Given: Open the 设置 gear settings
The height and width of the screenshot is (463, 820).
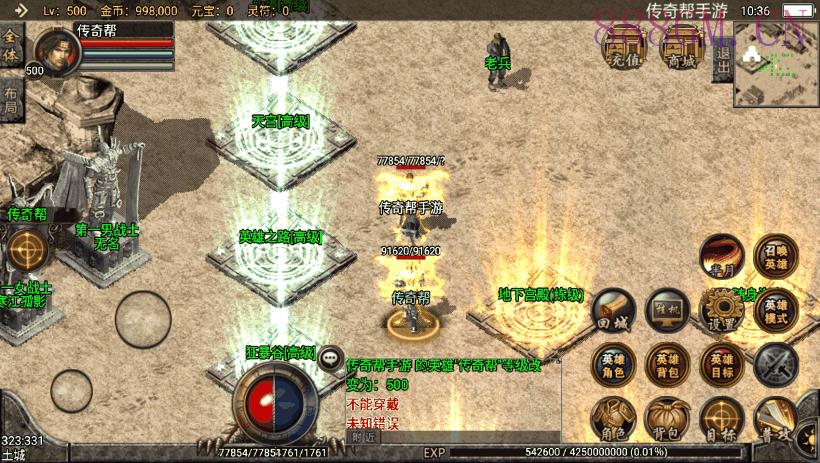Looking at the screenshot, I should [720, 311].
